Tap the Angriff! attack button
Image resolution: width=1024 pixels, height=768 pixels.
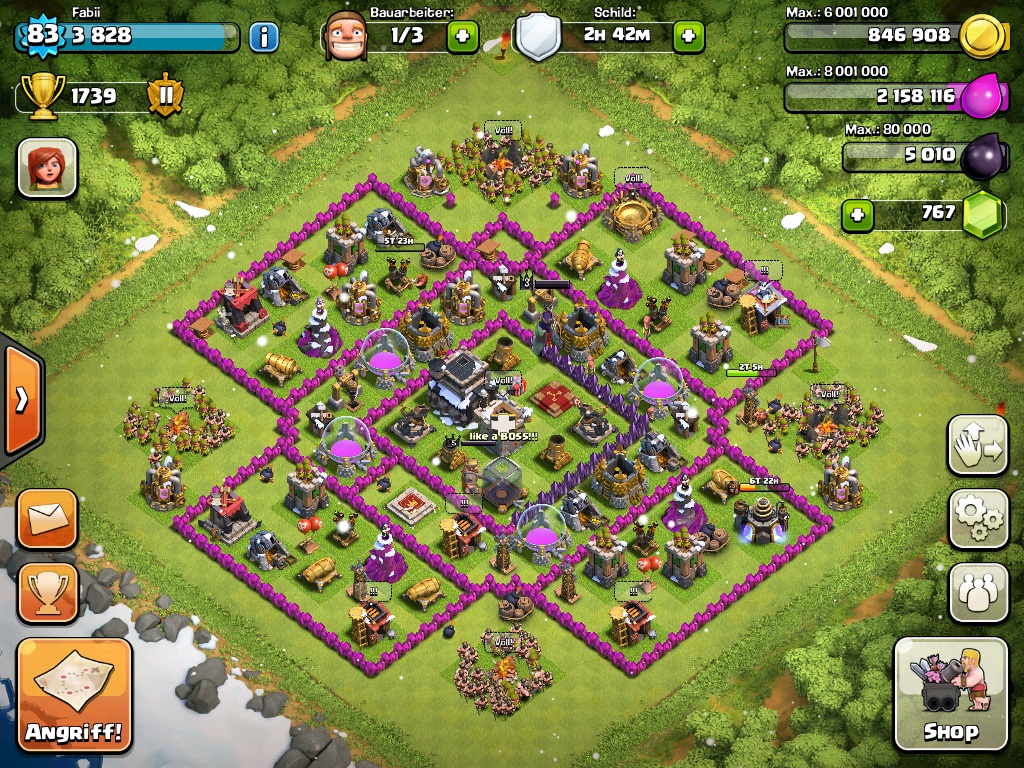point(74,695)
